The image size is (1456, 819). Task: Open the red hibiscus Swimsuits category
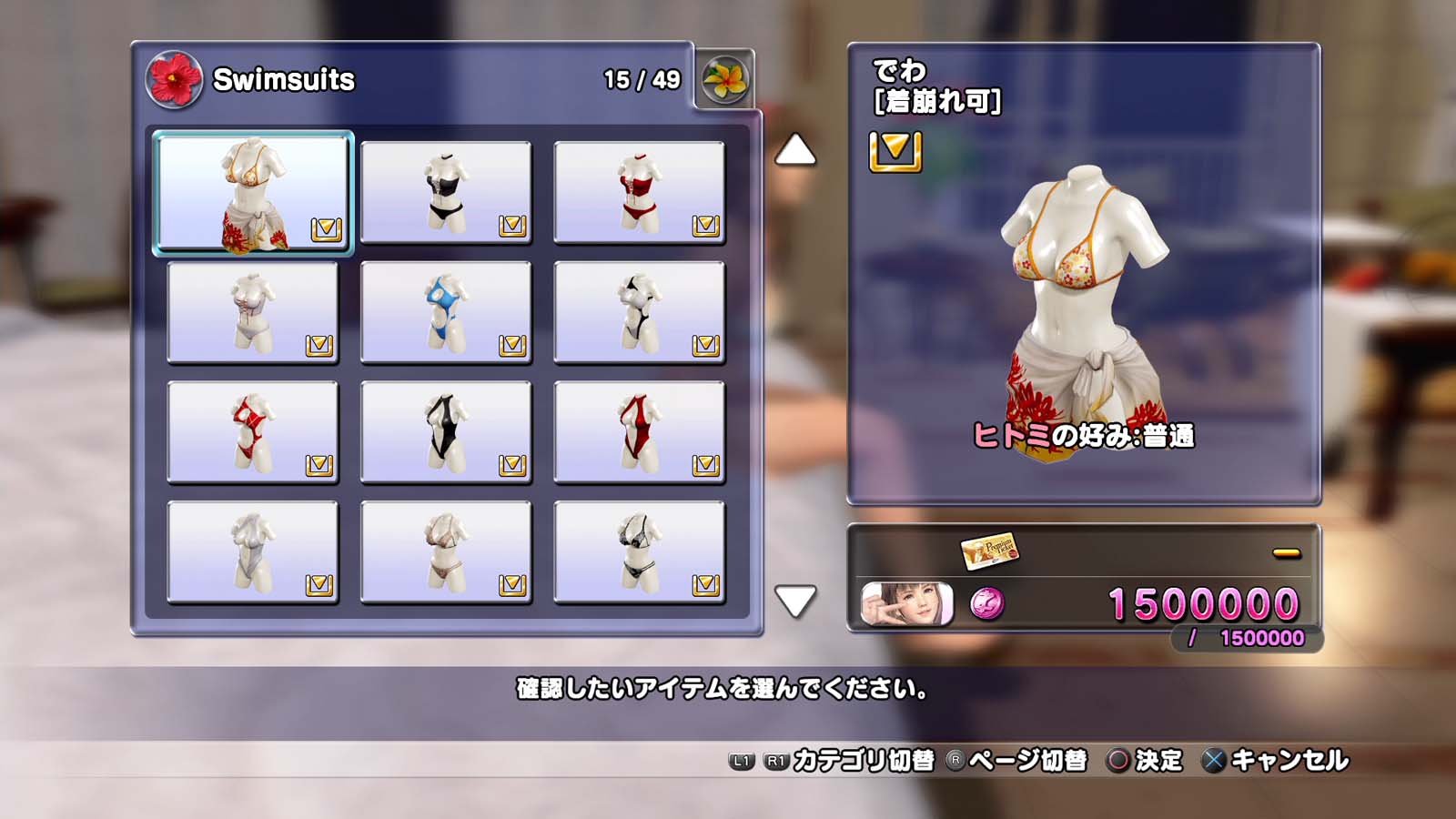click(174, 79)
